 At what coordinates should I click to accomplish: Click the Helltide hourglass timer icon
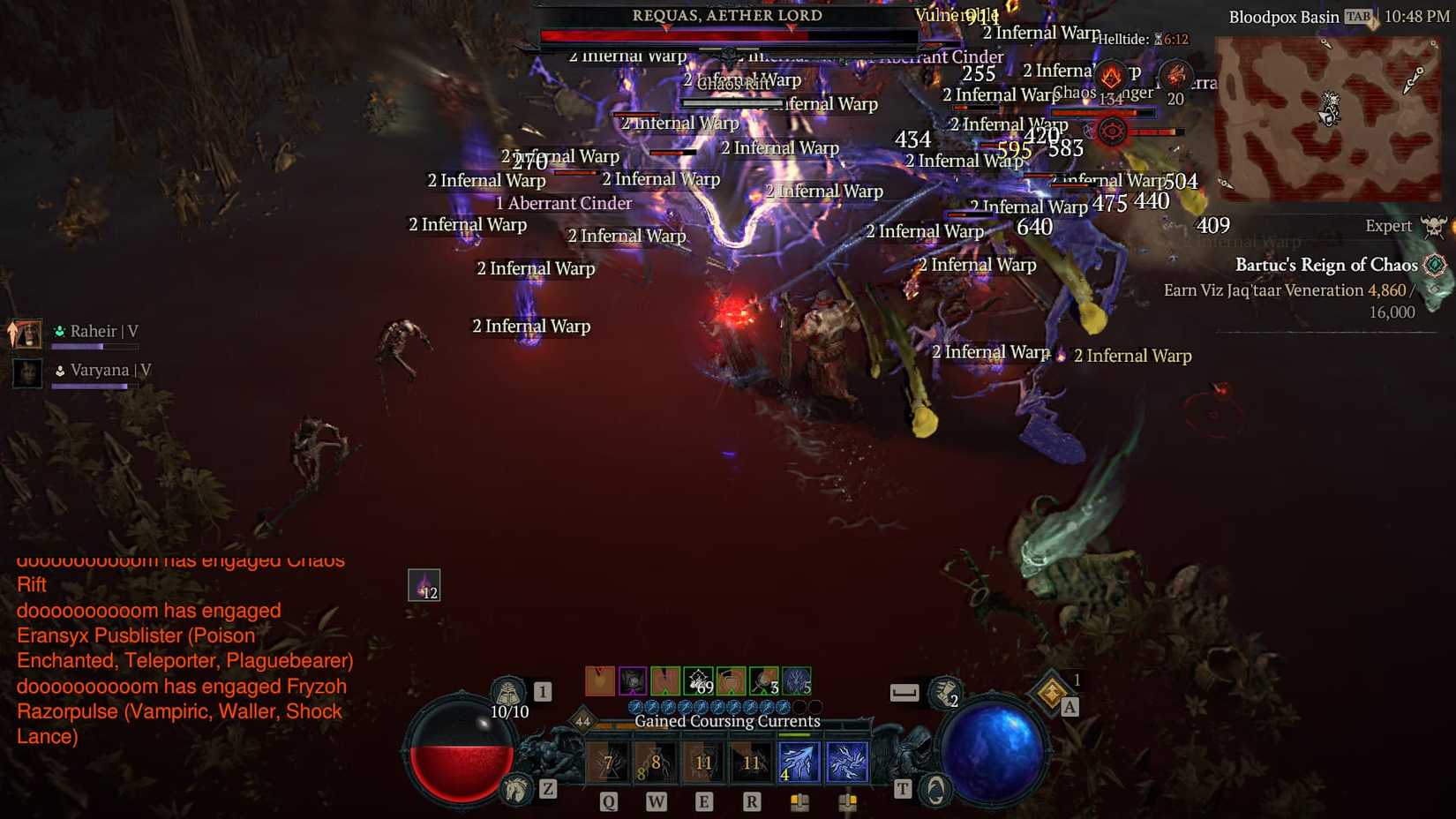click(1159, 39)
